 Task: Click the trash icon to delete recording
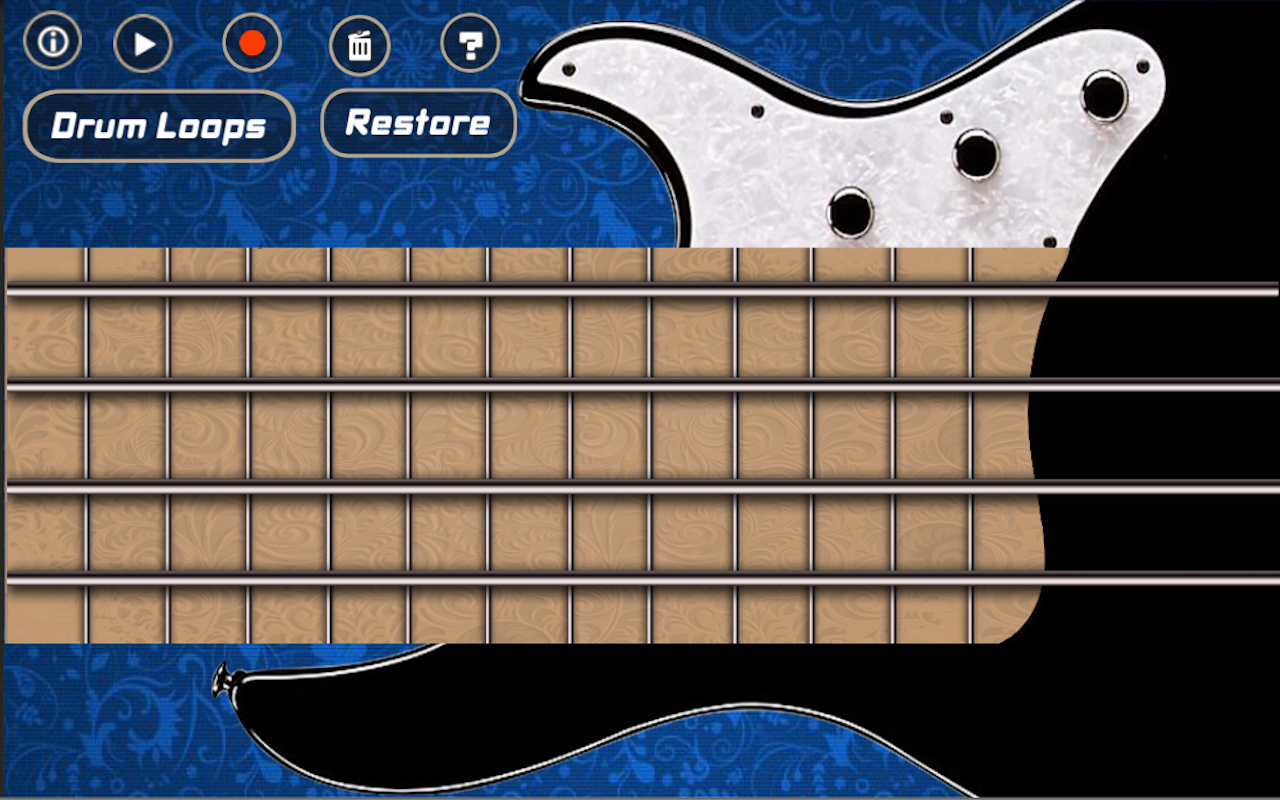pos(360,45)
